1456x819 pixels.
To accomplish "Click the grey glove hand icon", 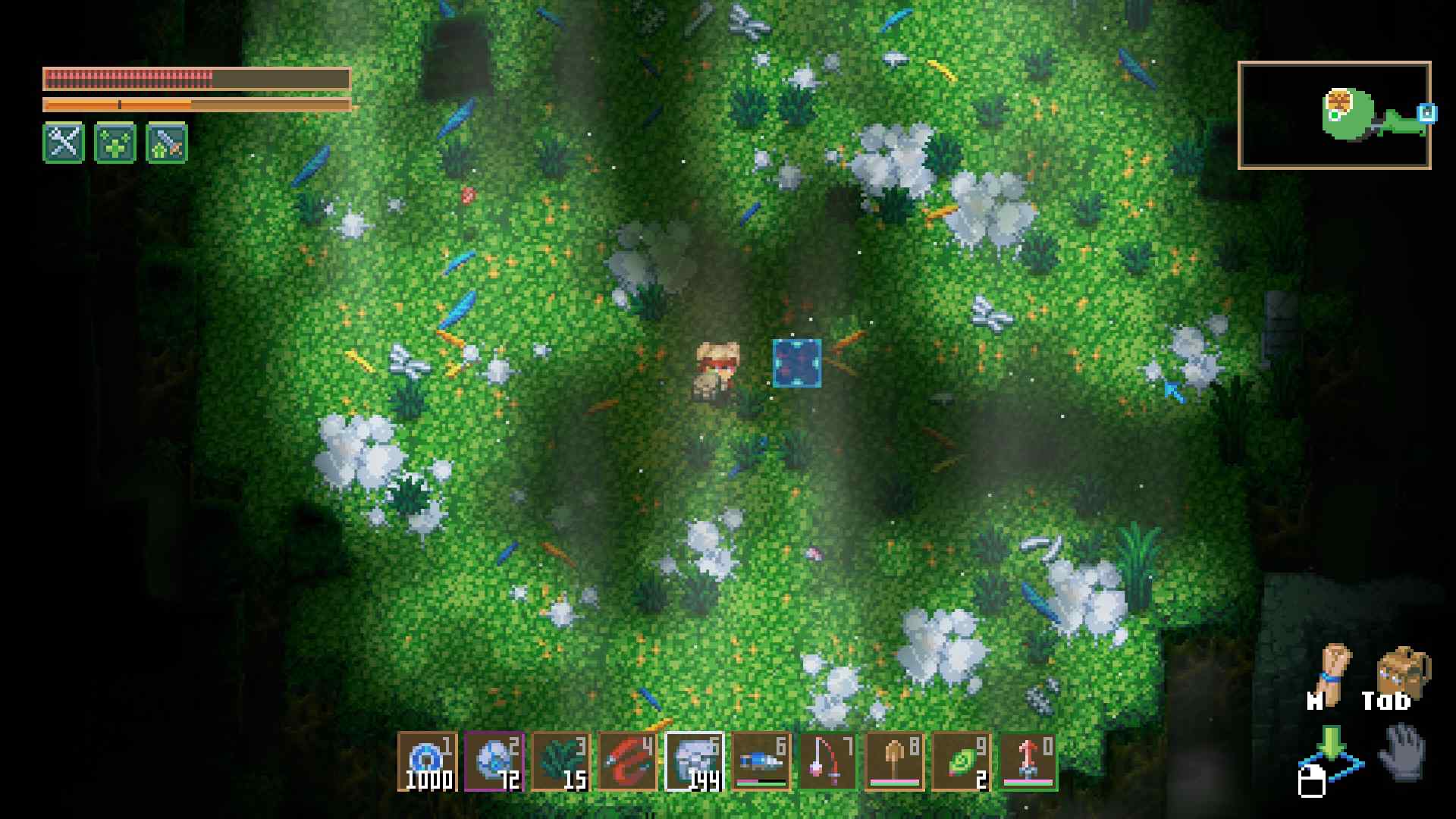I will click(x=1403, y=752).
